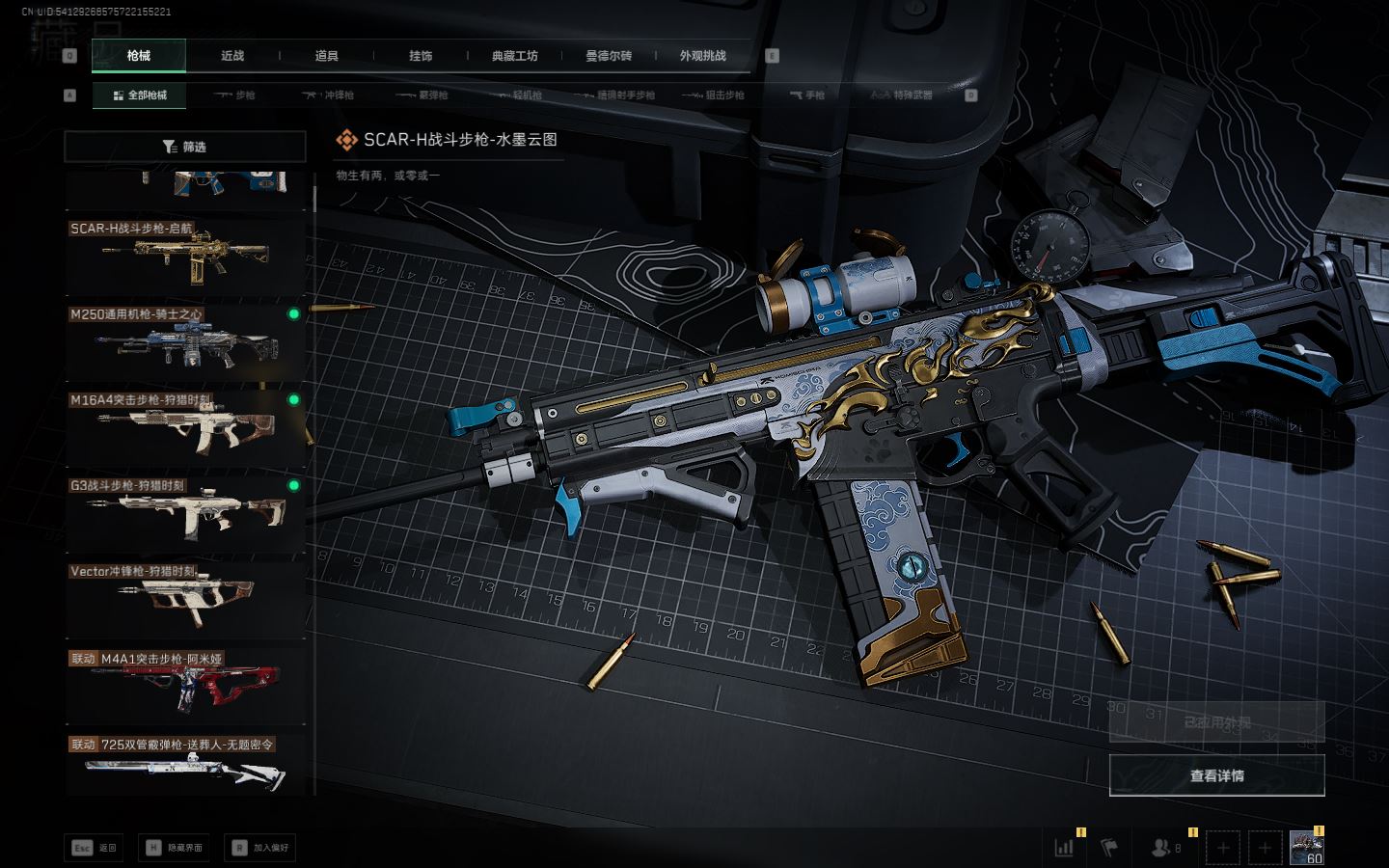1389x868 pixels.
Task: Click the 查看详情 view details button
Action: pyautogui.click(x=1216, y=775)
